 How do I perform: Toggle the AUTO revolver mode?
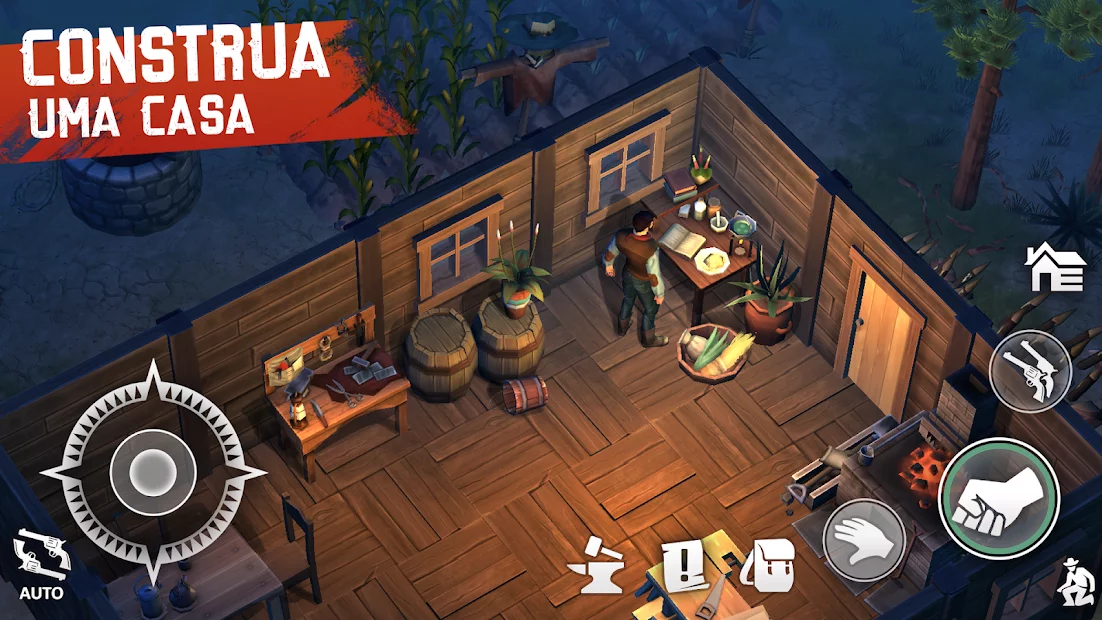point(41,564)
